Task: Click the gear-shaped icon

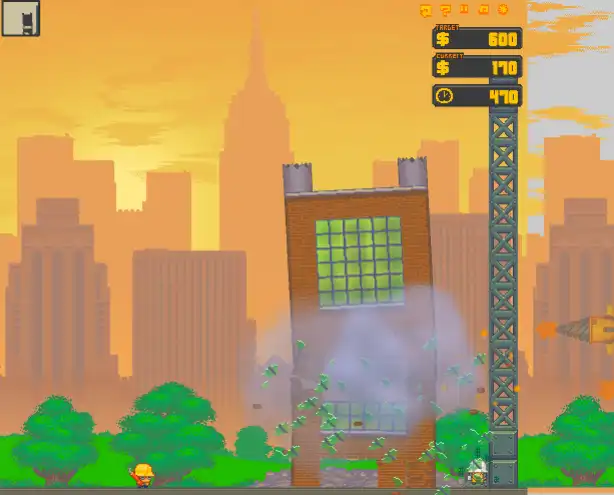Action: pyautogui.click(x=503, y=10)
